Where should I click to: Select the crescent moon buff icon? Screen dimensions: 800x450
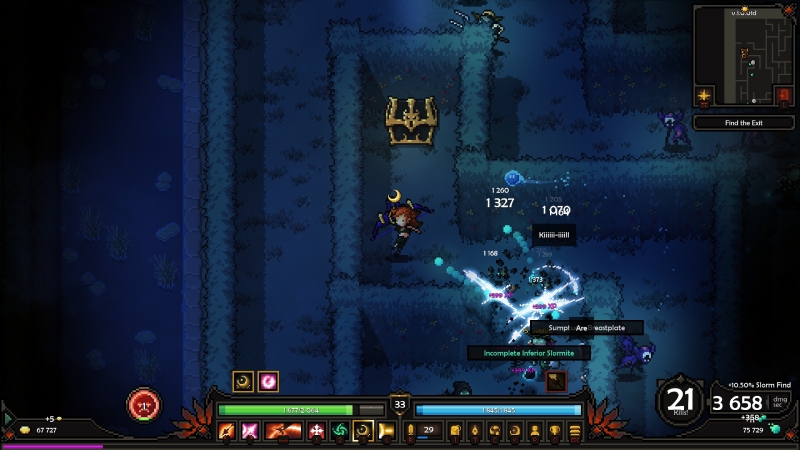[x=243, y=381]
